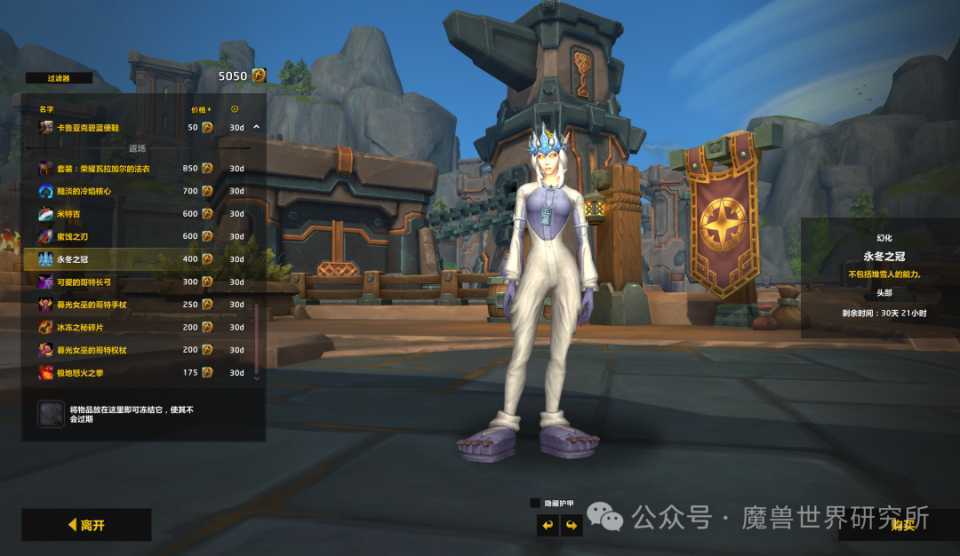Image resolution: width=960 pixels, height=556 pixels.
Task: Sort the list by 价格 column
Action: tap(198, 109)
